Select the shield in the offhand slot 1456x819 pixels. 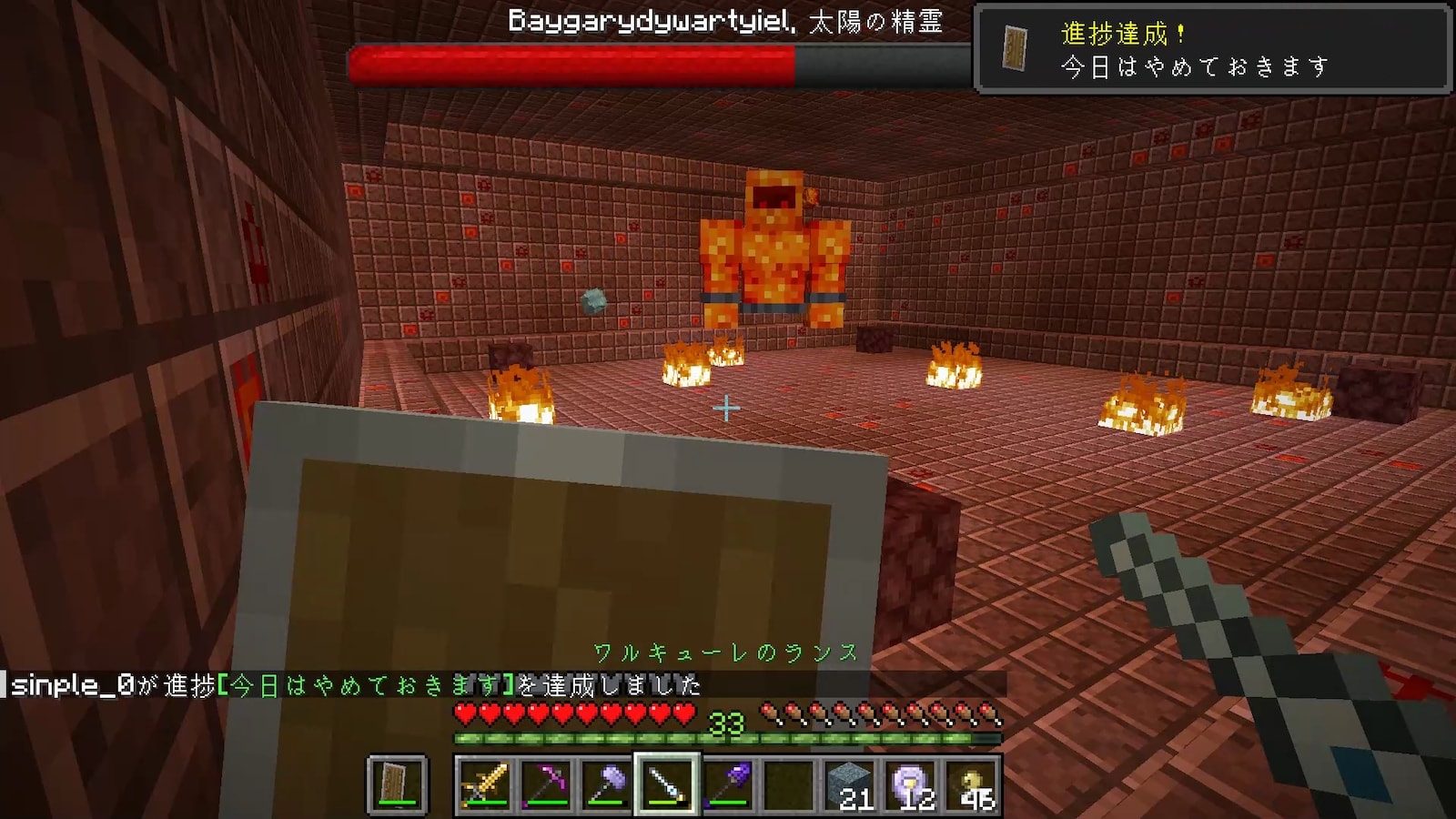click(397, 784)
